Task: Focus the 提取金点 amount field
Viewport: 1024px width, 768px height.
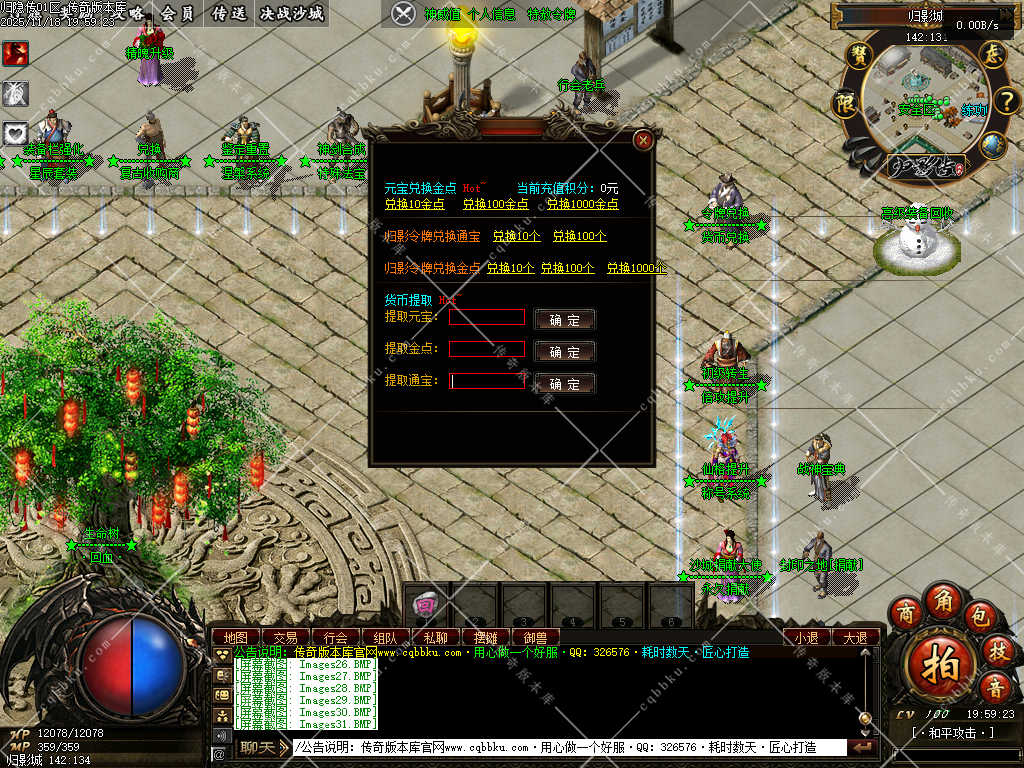Action: tap(487, 349)
